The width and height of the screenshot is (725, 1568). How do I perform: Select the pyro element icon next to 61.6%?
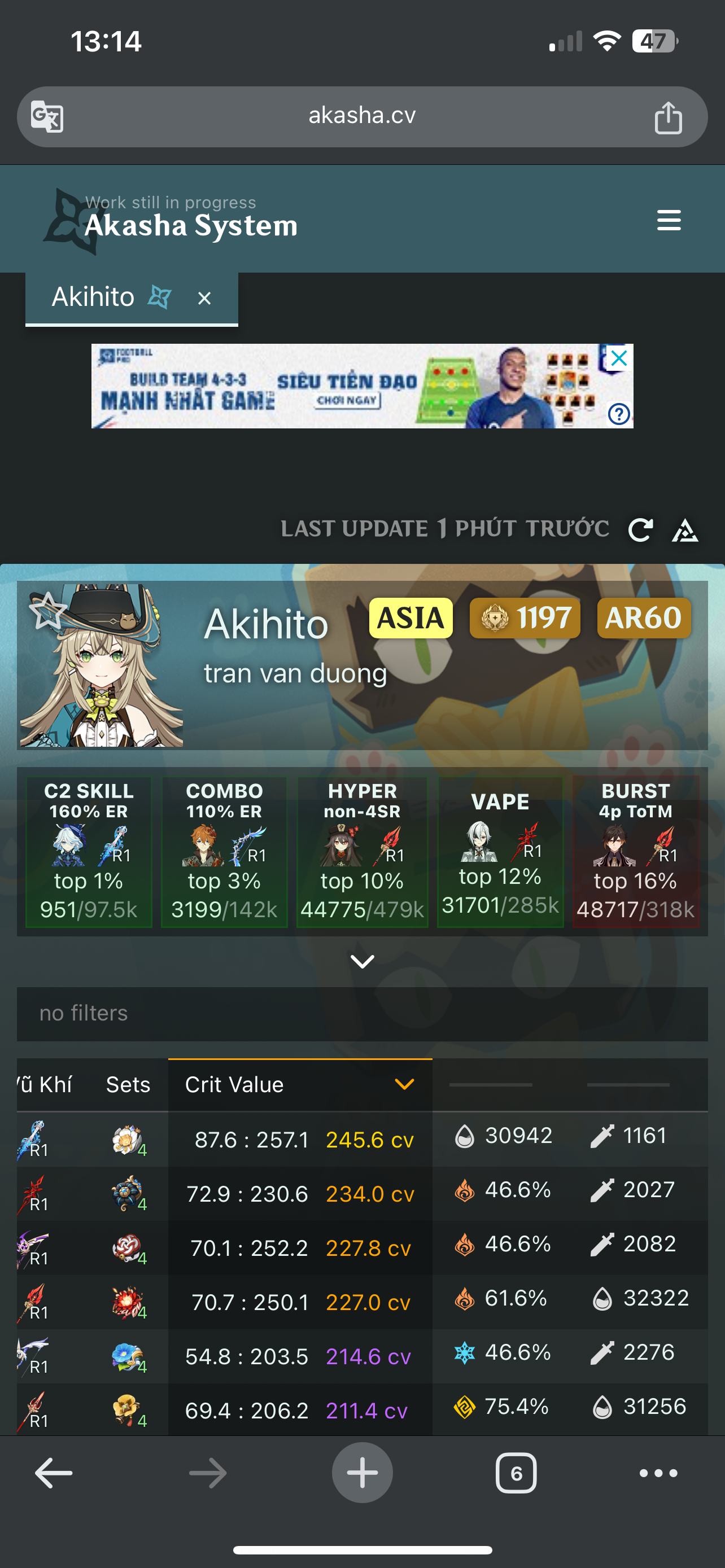tap(465, 1298)
